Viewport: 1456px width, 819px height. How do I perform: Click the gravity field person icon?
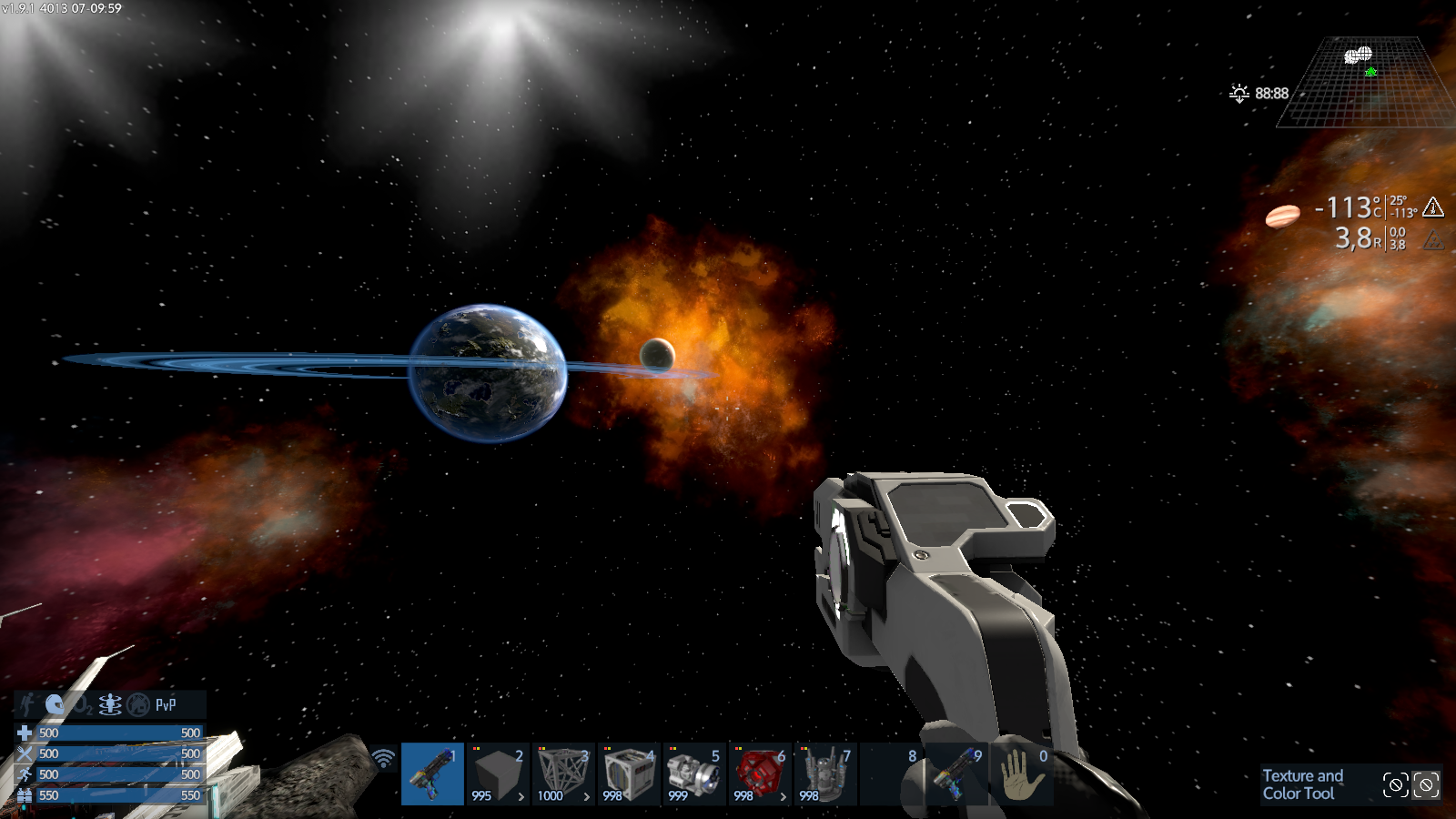tap(110, 704)
